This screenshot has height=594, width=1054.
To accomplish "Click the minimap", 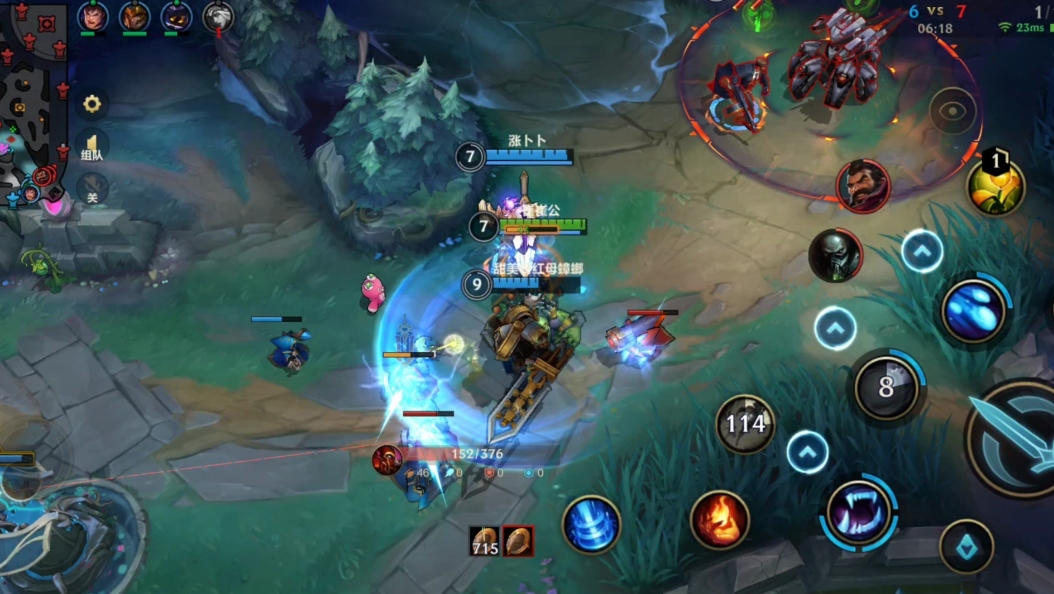I will pos(32,100).
